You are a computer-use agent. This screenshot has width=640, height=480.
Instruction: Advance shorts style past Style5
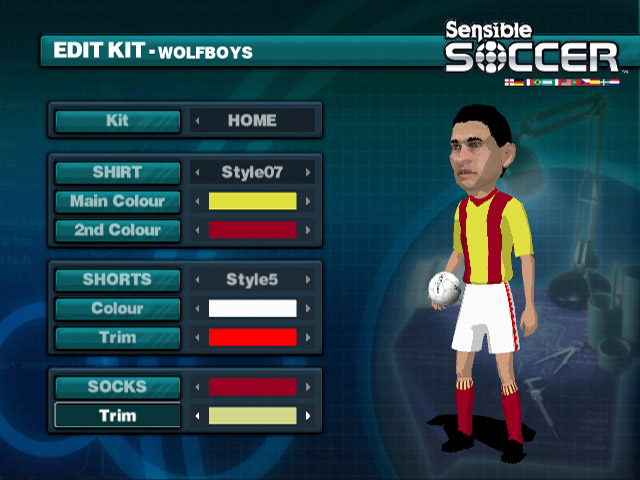pyautogui.click(x=308, y=279)
